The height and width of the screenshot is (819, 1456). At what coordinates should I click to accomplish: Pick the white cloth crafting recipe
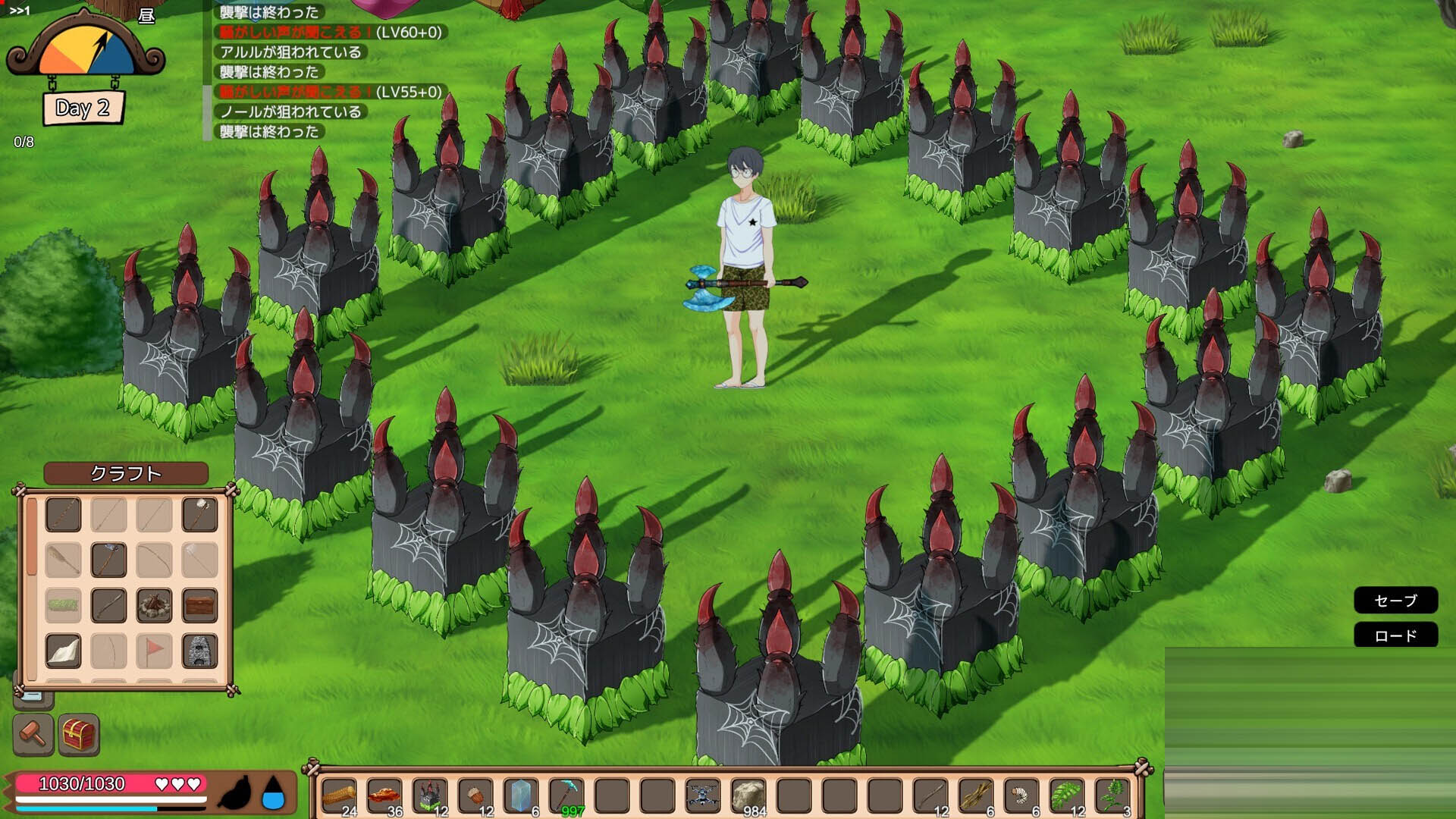[63, 651]
